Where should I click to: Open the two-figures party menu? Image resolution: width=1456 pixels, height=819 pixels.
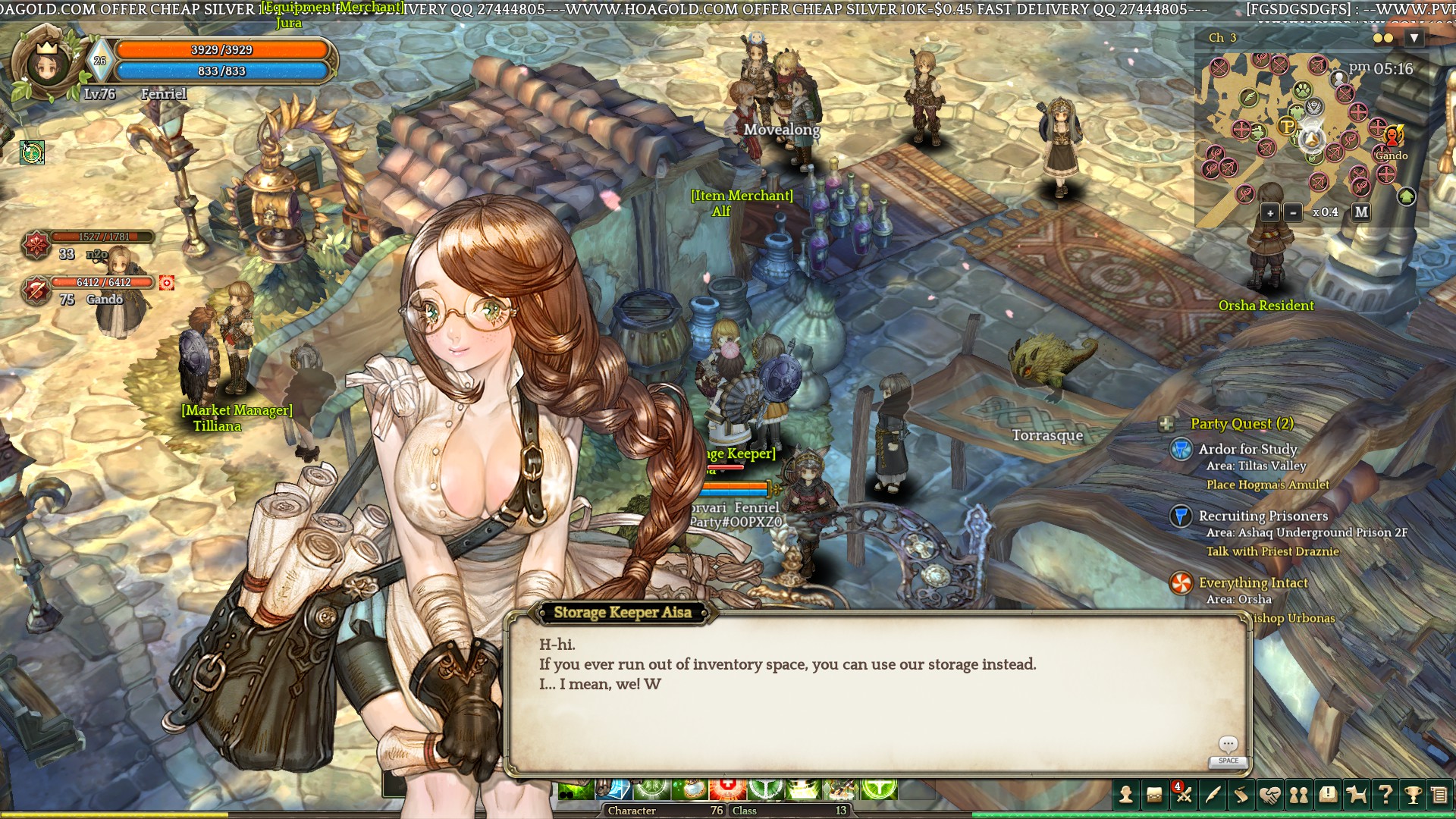pyautogui.click(x=1299, y=794)
